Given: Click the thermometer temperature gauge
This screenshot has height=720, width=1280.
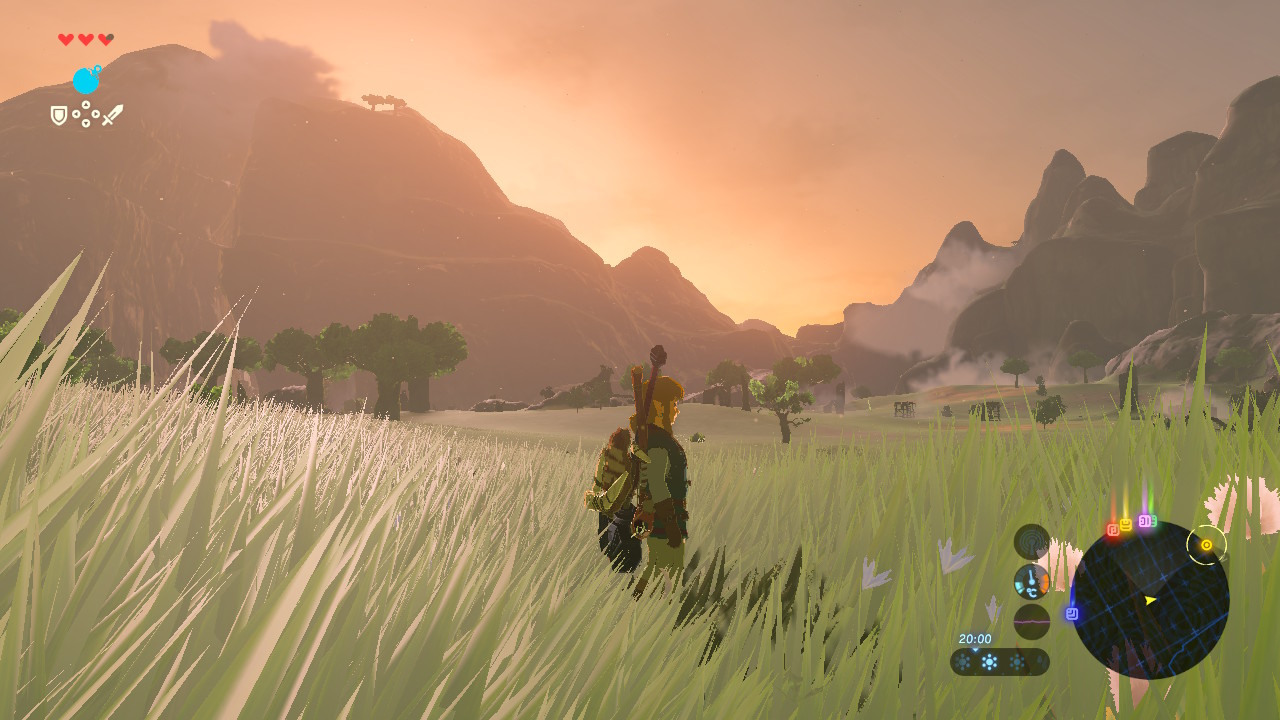Looking at the screenshot, I should tap(1031, 581).
